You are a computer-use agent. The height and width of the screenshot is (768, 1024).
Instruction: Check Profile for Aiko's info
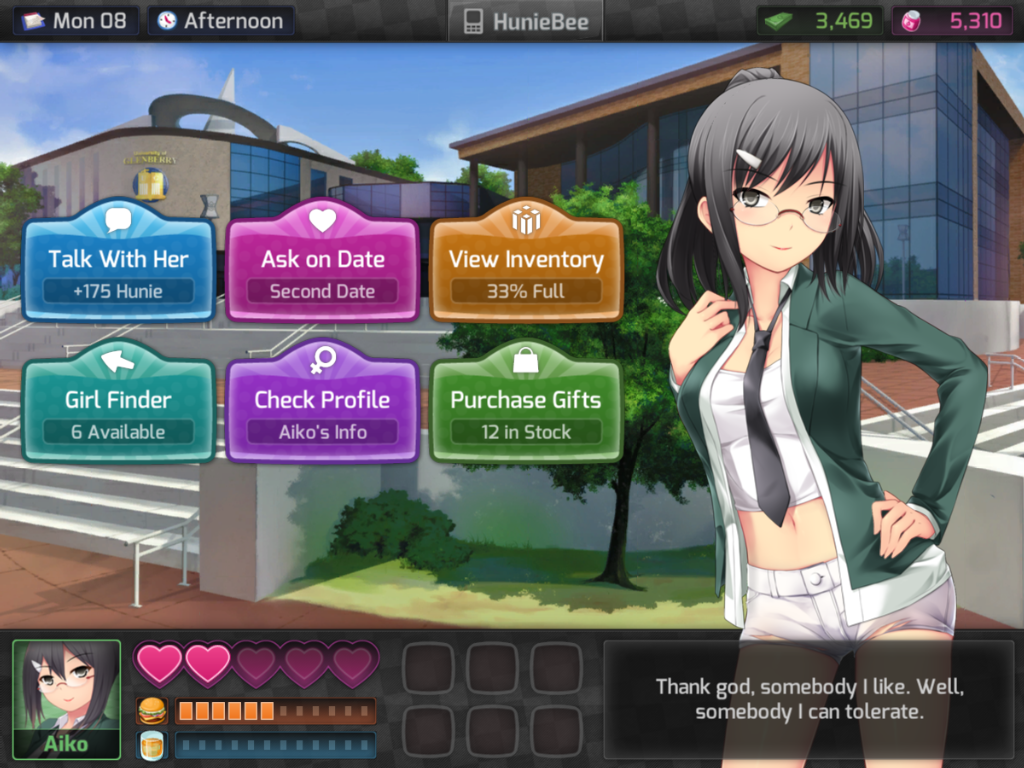(x=322, y=408)
